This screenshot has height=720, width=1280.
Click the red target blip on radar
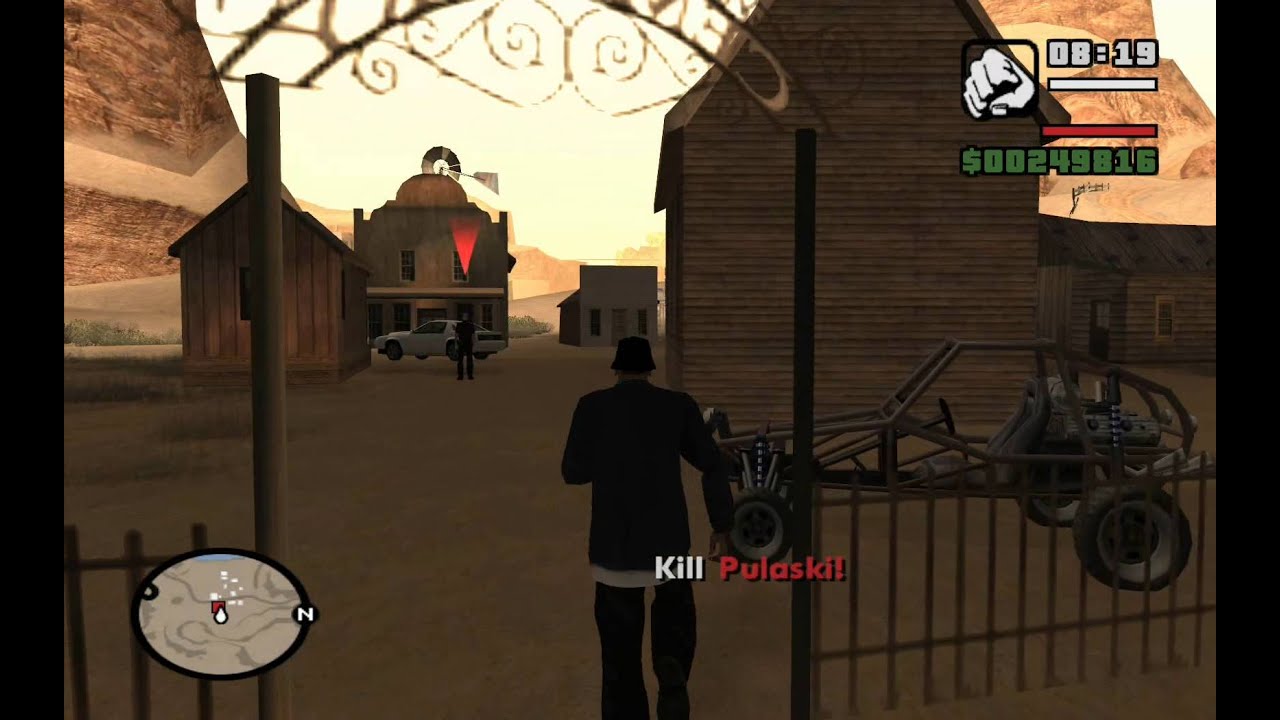tap(216, 607)
